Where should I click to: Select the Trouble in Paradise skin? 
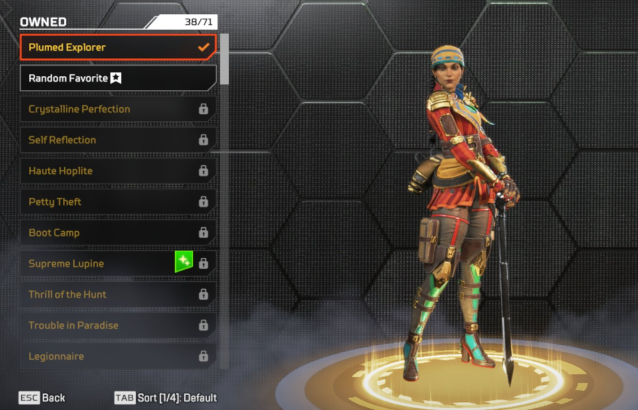[118, 326]
